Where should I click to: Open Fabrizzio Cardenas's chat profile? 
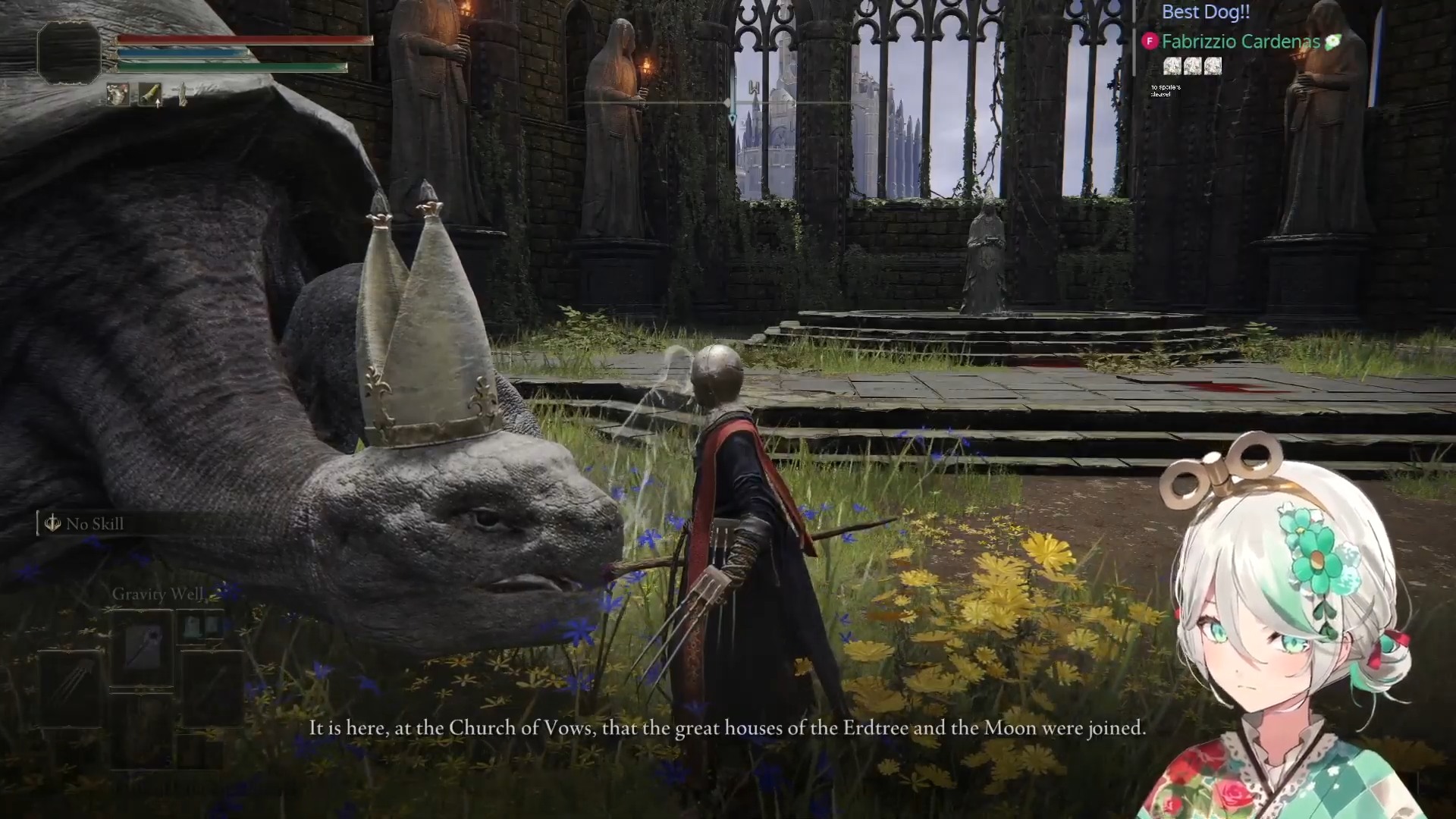tap(1241, 42)
